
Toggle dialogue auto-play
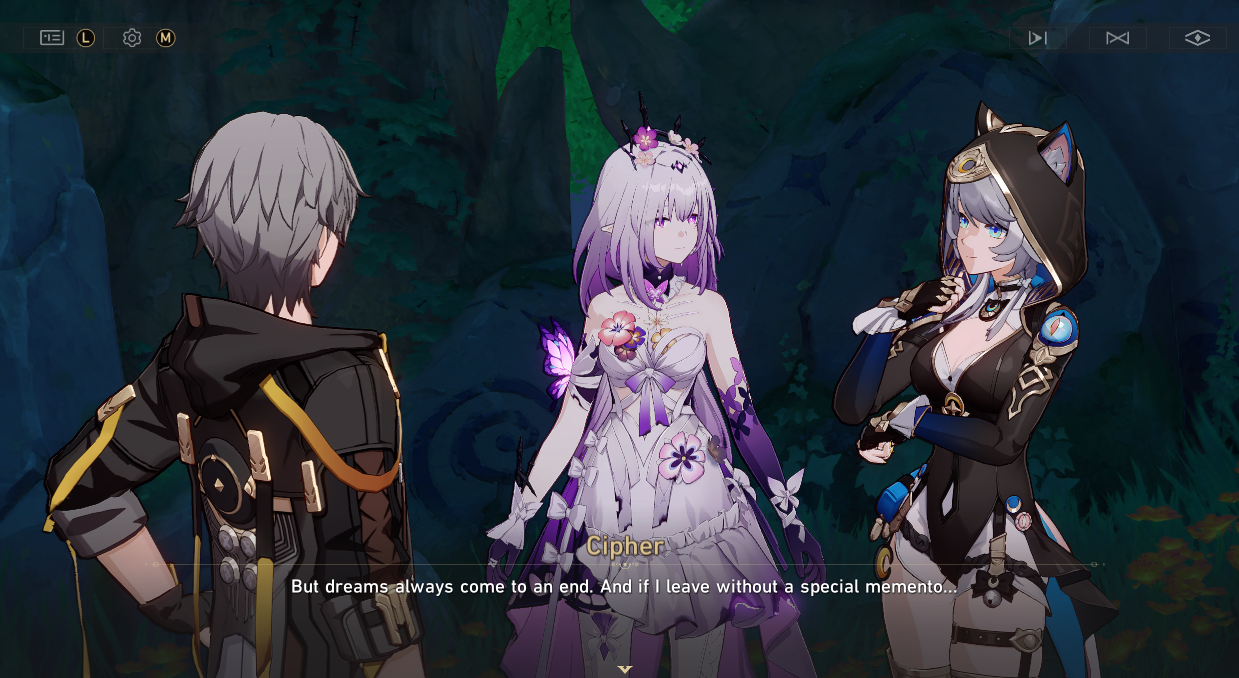[x=1037, y=38]
